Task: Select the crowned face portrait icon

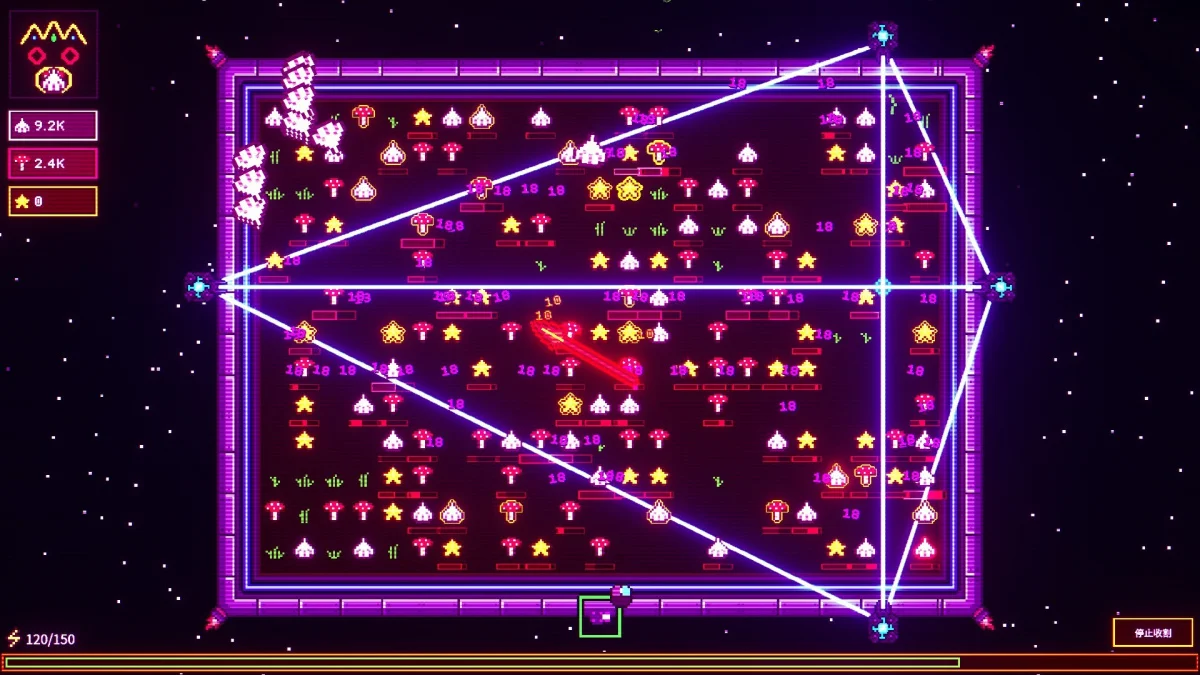Action: tap(54, 54)
